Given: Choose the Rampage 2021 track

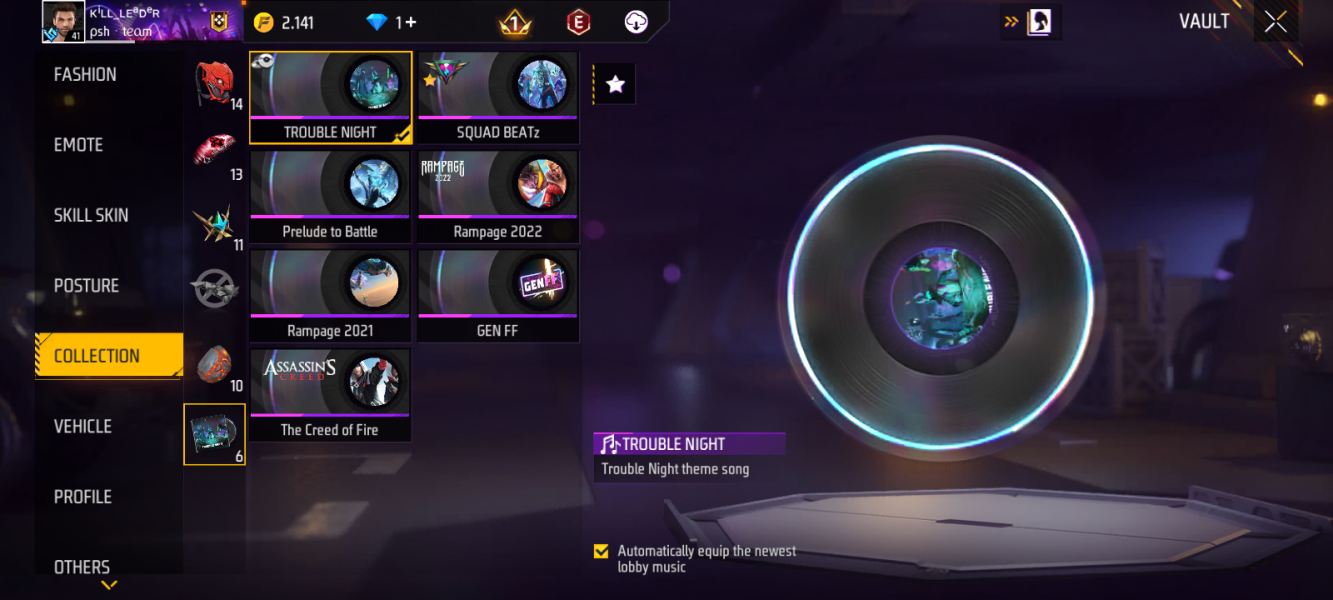Looking at the screenshot, I should [x=330, y=295].
